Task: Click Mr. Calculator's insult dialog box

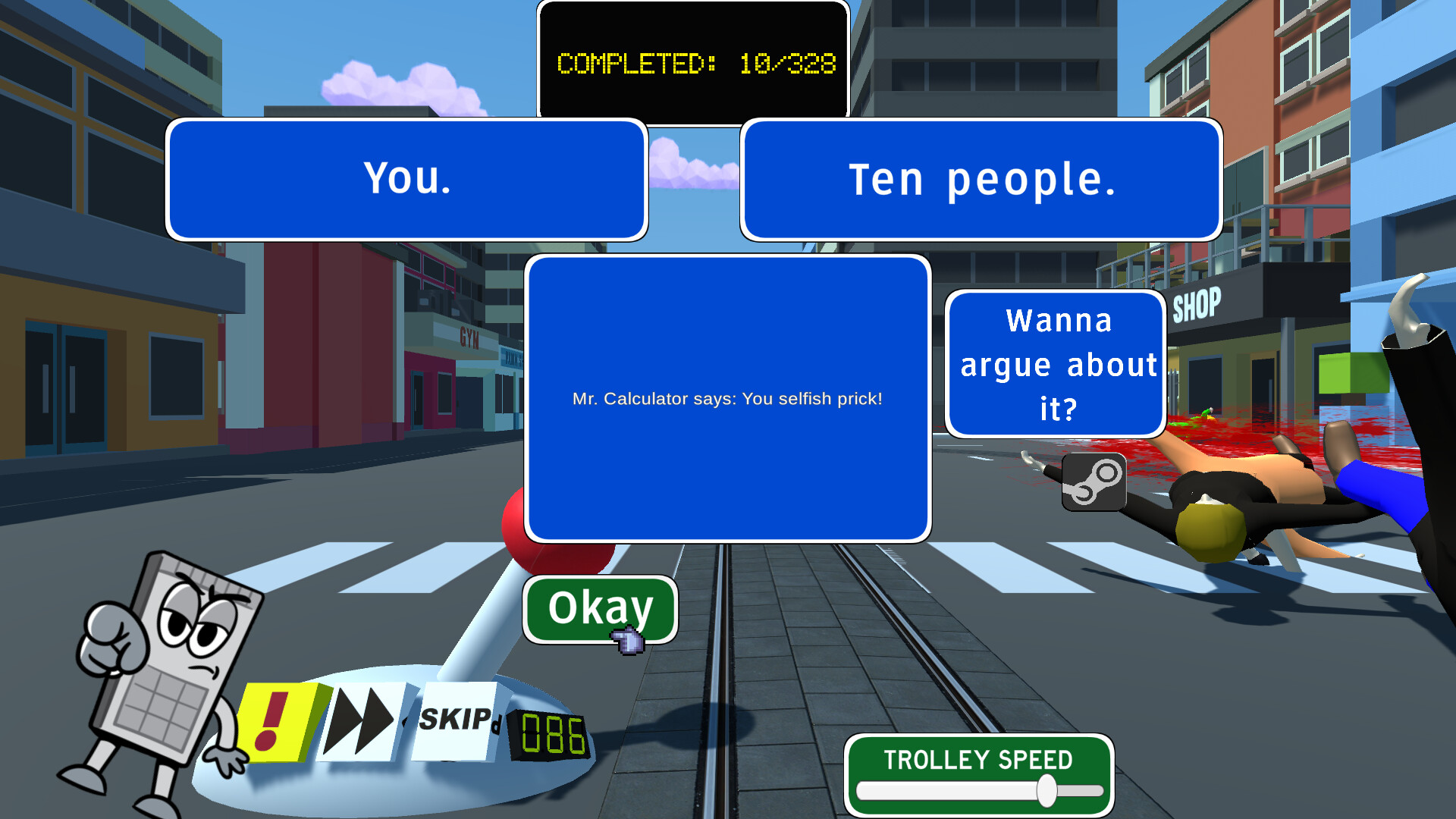Action: click(x=726, y=398)
